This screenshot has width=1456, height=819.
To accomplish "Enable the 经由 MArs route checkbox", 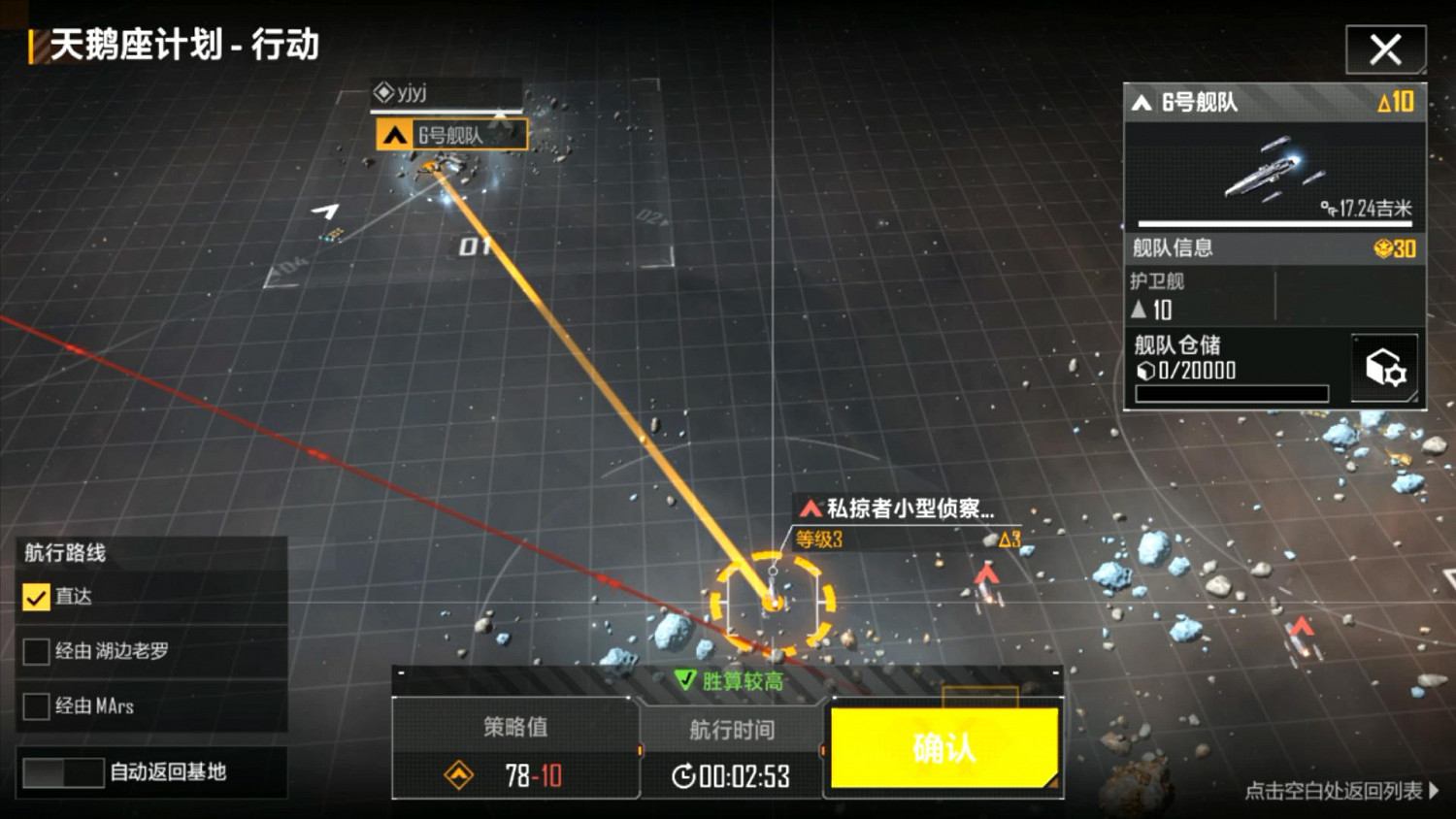I will click(37, 706).
